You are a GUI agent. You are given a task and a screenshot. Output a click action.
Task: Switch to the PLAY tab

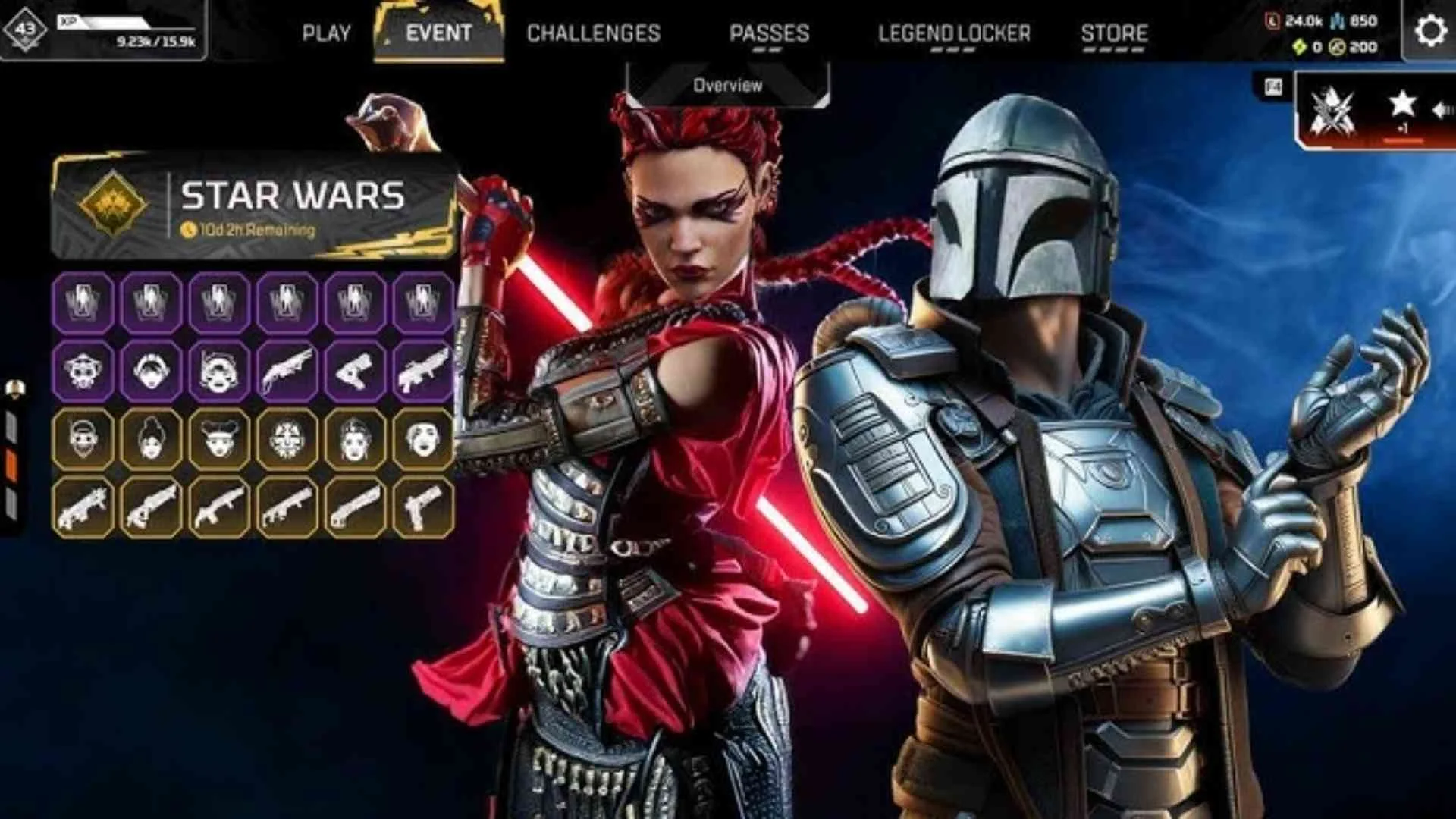coord(326,33)
